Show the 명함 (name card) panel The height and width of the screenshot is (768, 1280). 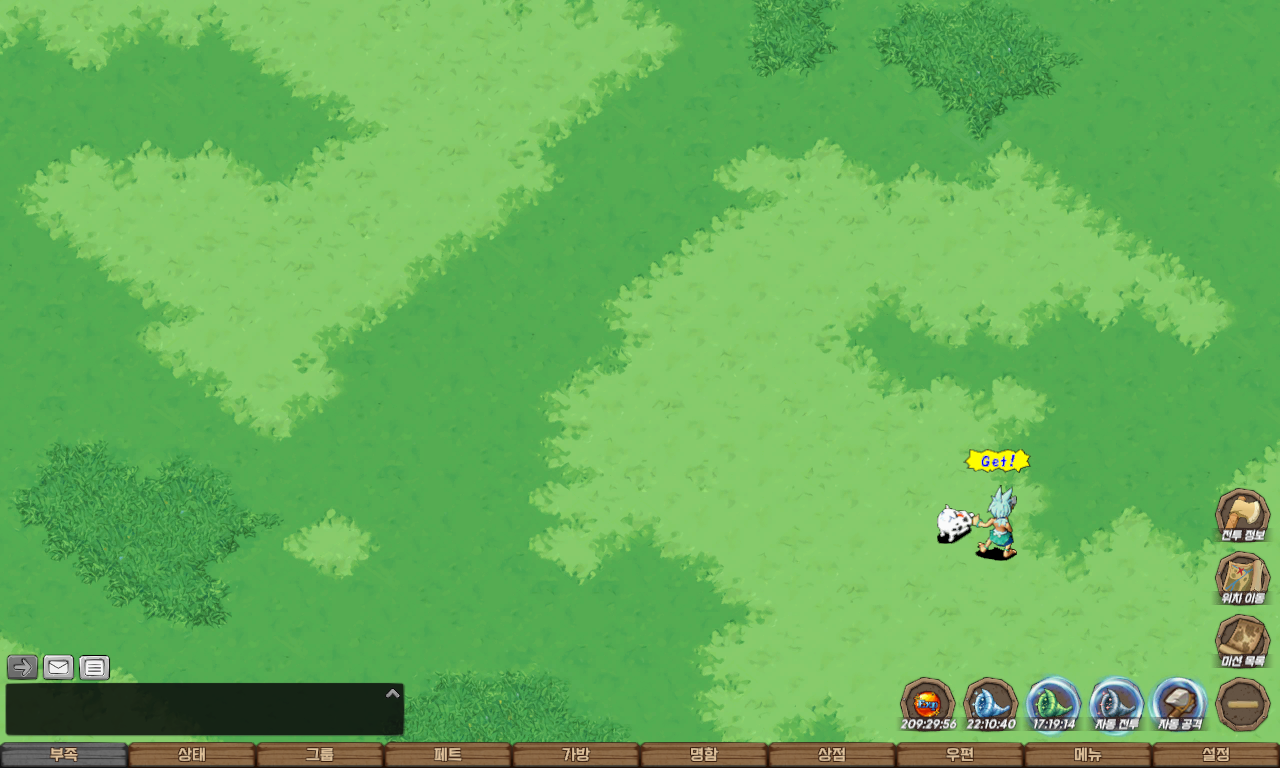pos(704,755)
